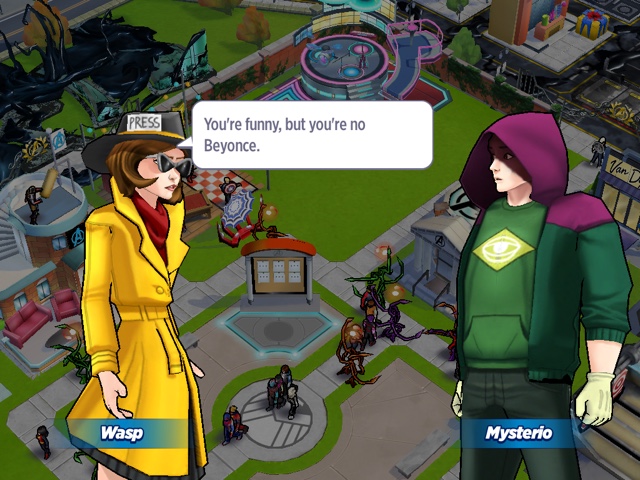Viewport: 640px width, 480px height.
Task: Click Wasp's speech bubble to continue dialogue
Action: pos(312,135)
